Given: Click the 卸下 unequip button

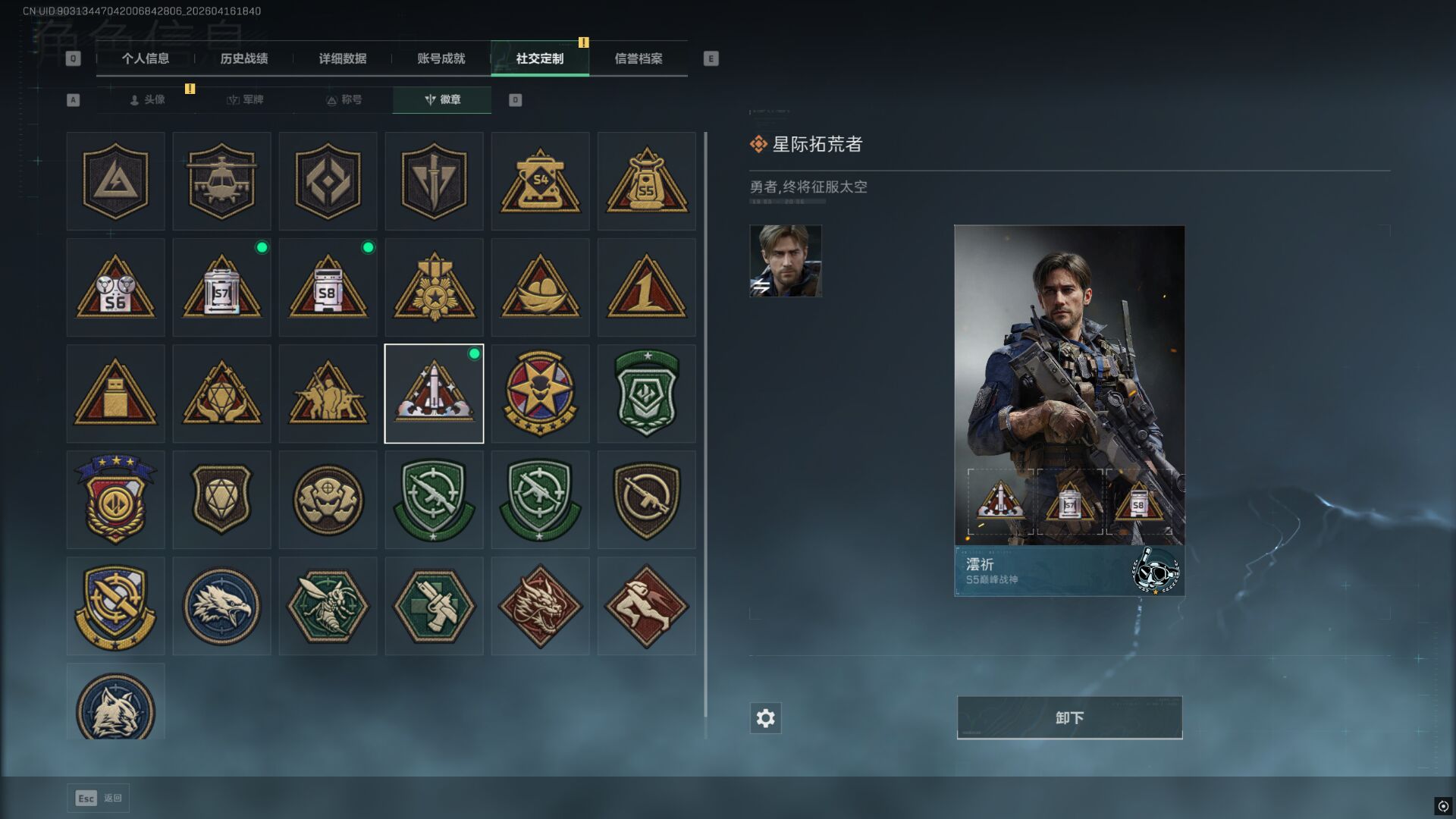Looking at the screenshot, I should tap(1069, 717).
